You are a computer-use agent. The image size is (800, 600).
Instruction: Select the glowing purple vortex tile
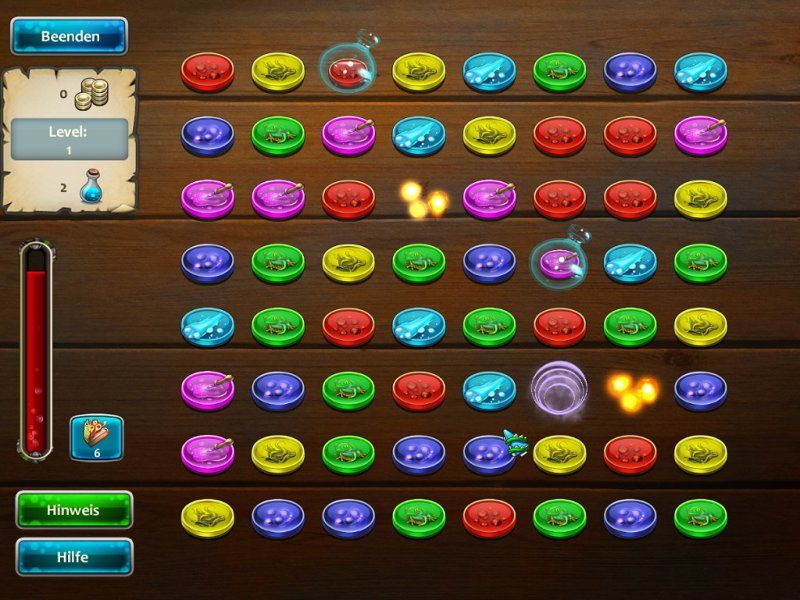click(x=558, y=389)
